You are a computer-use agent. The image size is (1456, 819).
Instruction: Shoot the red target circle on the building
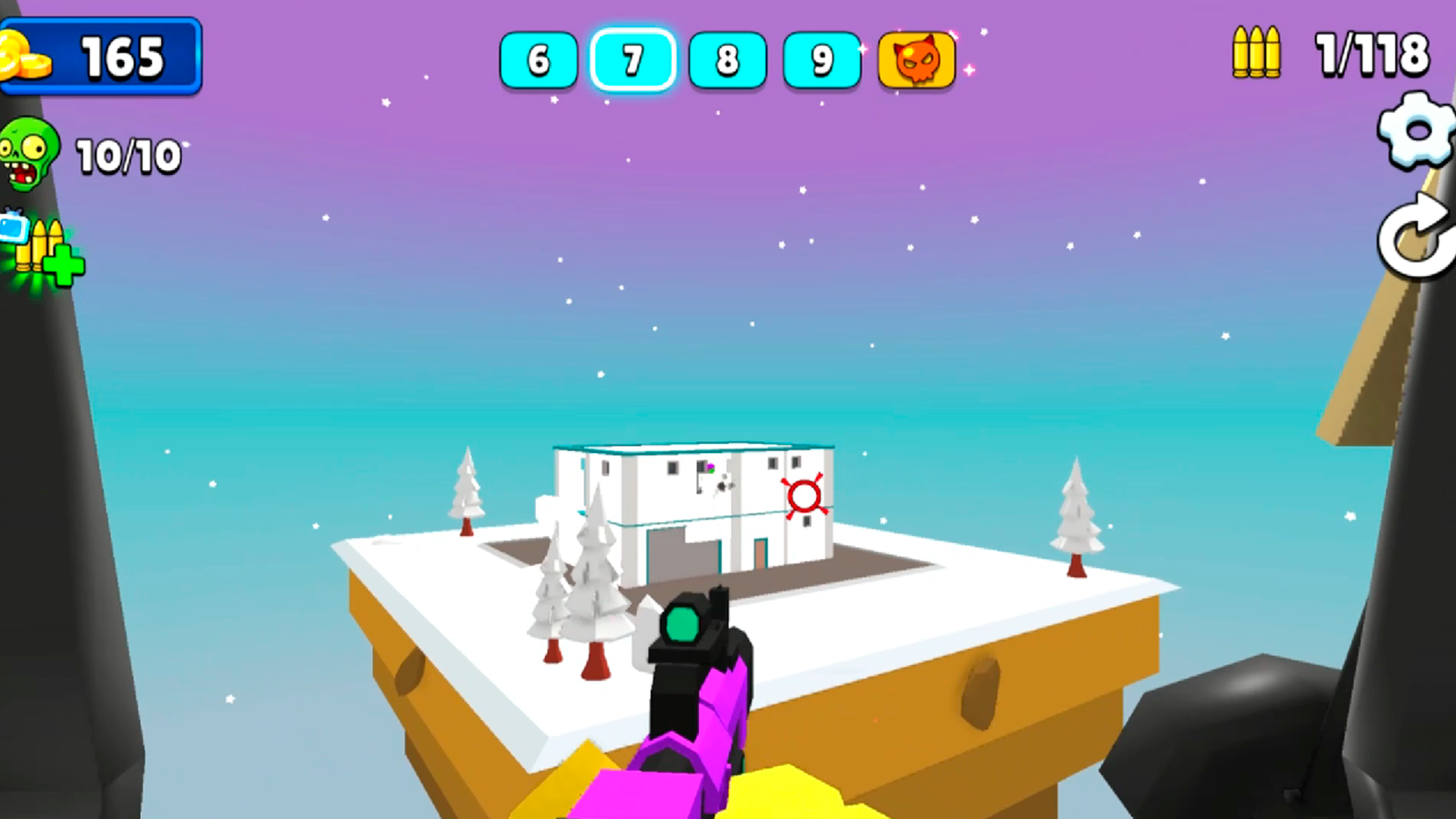coord(804,494)
